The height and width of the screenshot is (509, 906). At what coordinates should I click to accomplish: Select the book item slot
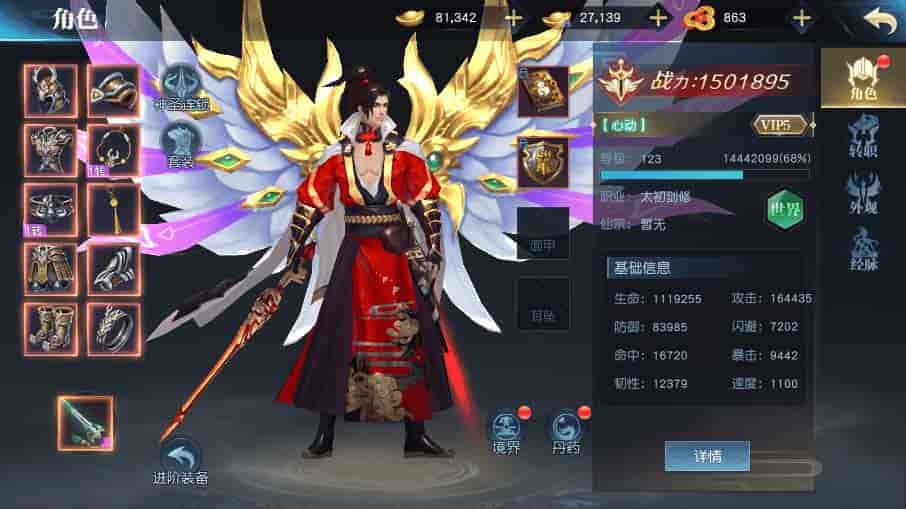pos(543,91)
